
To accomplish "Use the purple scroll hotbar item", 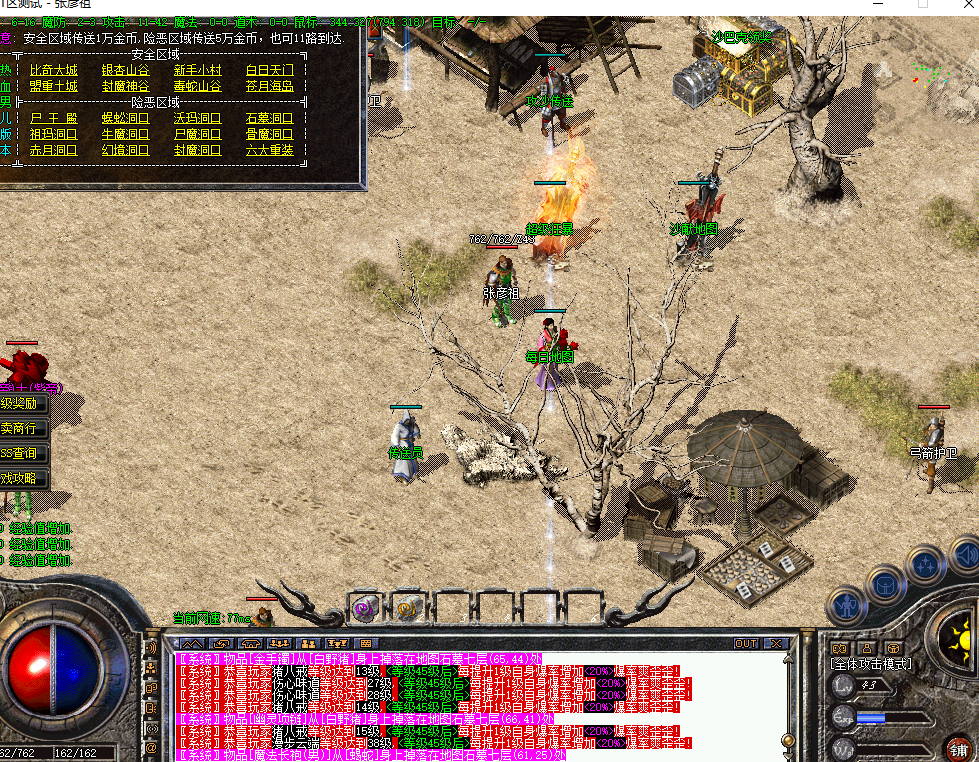I will [363, 606].
